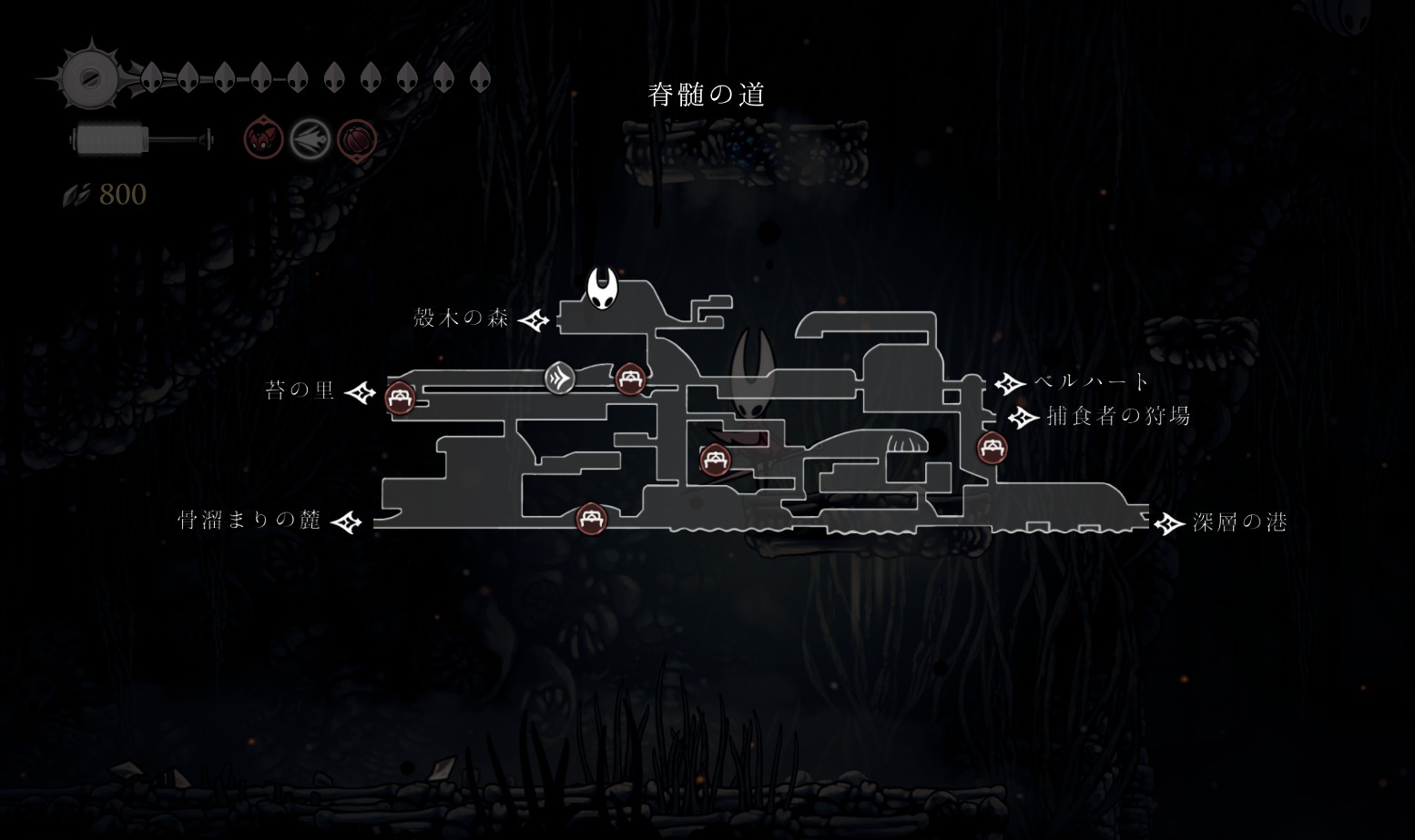Click the grey arrow fast-travel map marker
Image resolution: width=1415 pixels, height=840 pixels.
pyautogui.click(x=560, y=378)
